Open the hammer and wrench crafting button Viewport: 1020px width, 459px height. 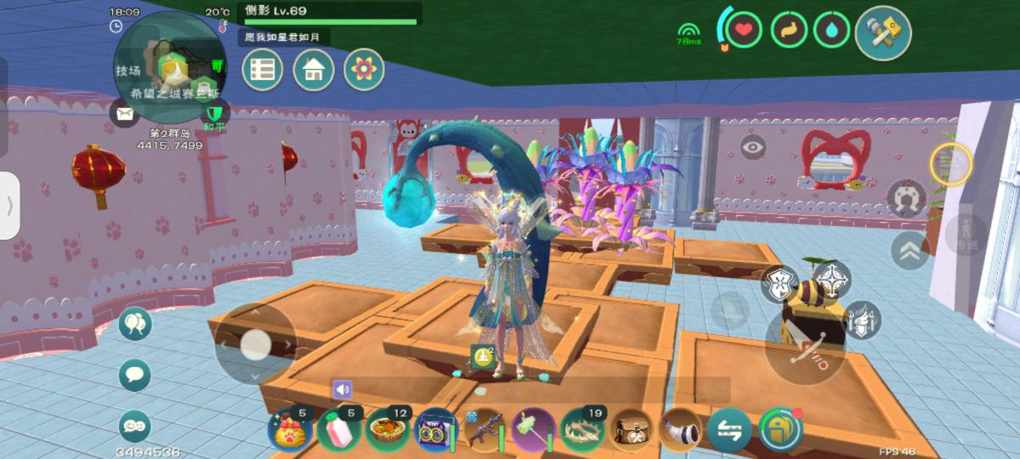click(883, 33)
